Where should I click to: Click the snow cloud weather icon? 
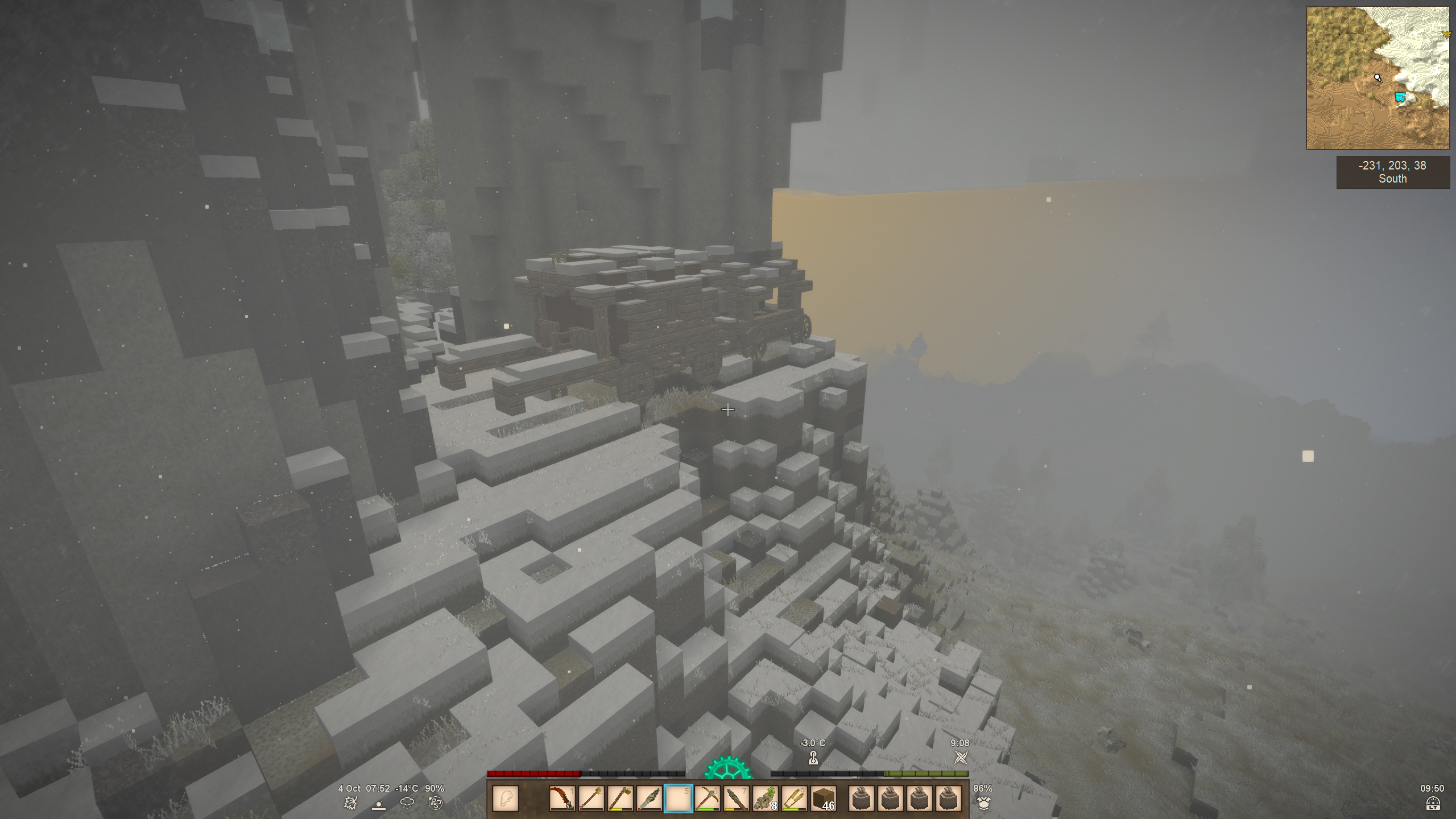click(x=407, y=803)
